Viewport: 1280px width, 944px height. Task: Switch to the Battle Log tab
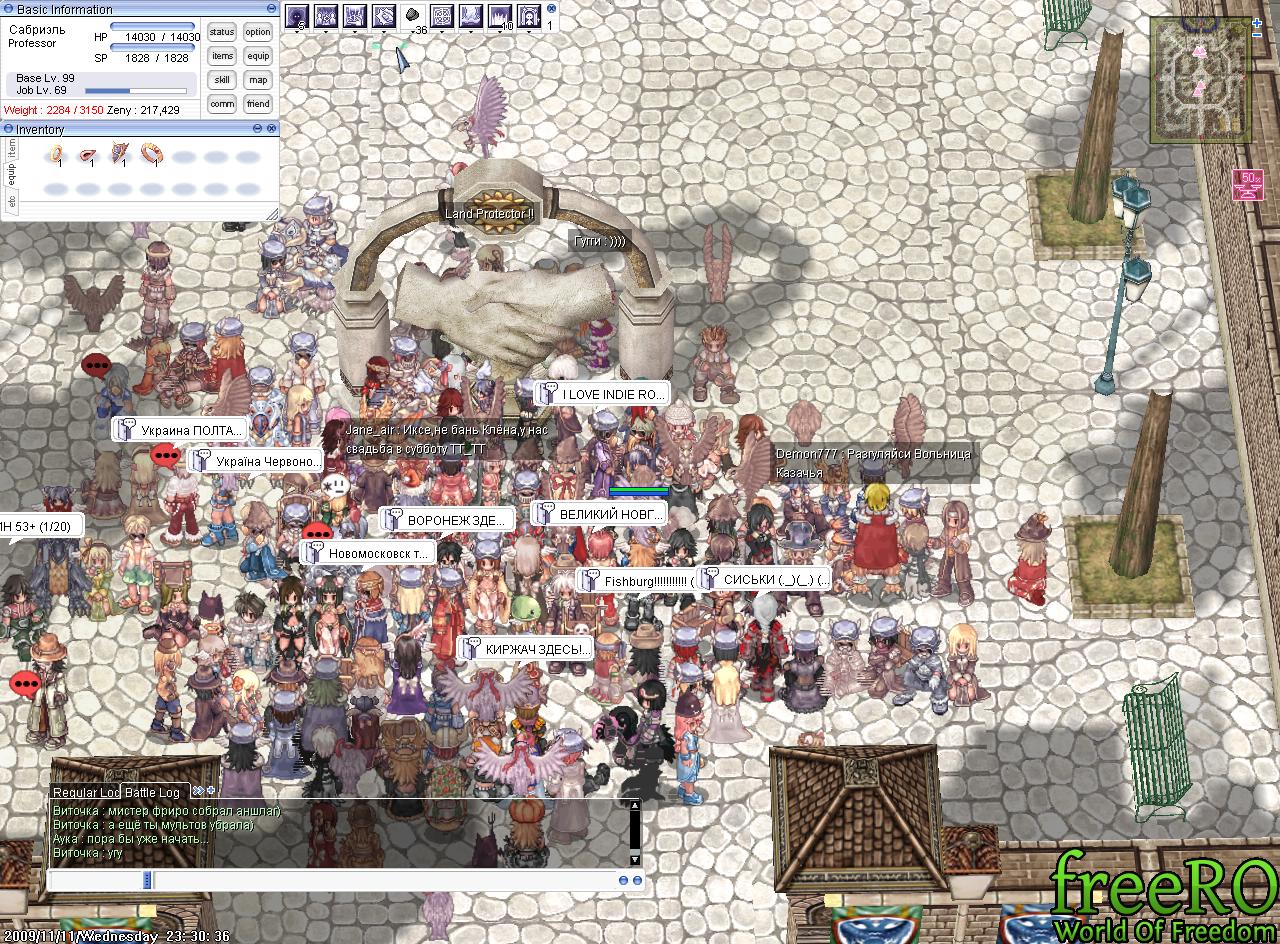tap(152, 792)
